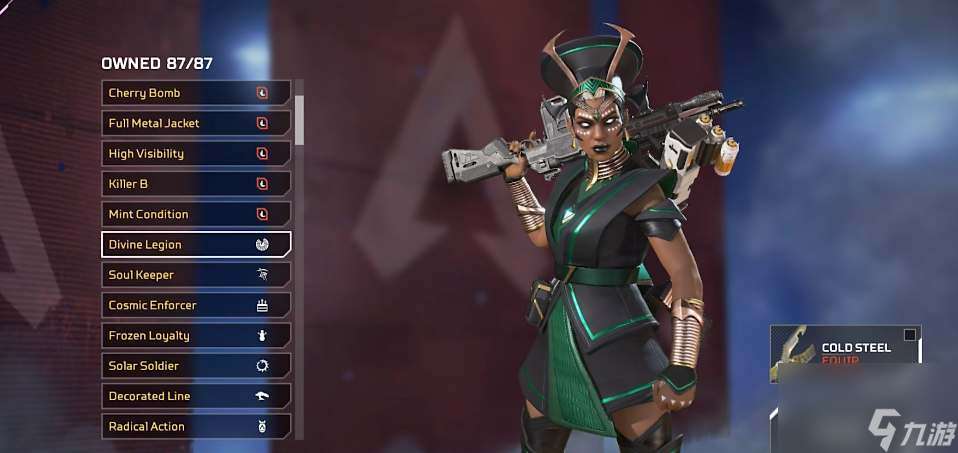Click the skin list scrollbar

coord(299,118)
